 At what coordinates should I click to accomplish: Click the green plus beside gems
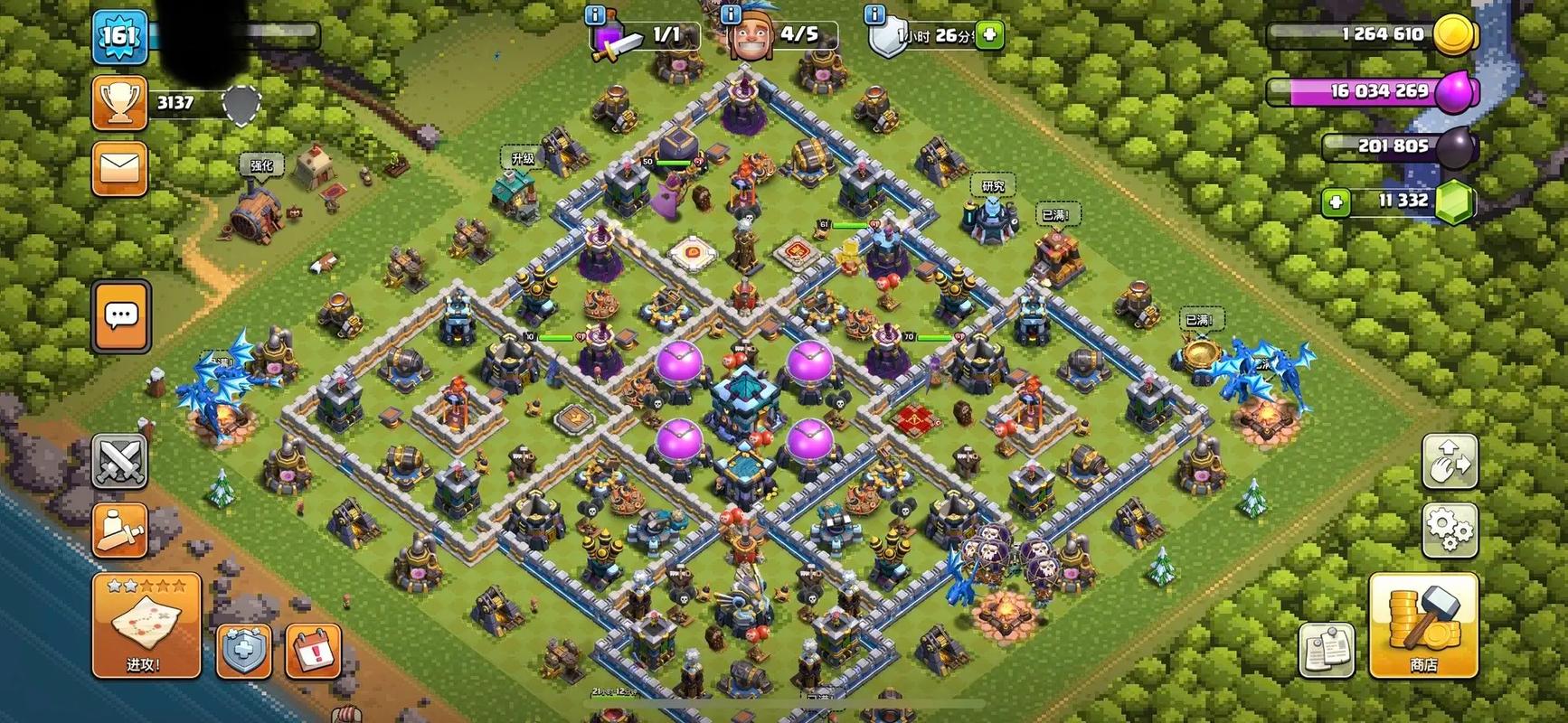(x=1336, y=202)
